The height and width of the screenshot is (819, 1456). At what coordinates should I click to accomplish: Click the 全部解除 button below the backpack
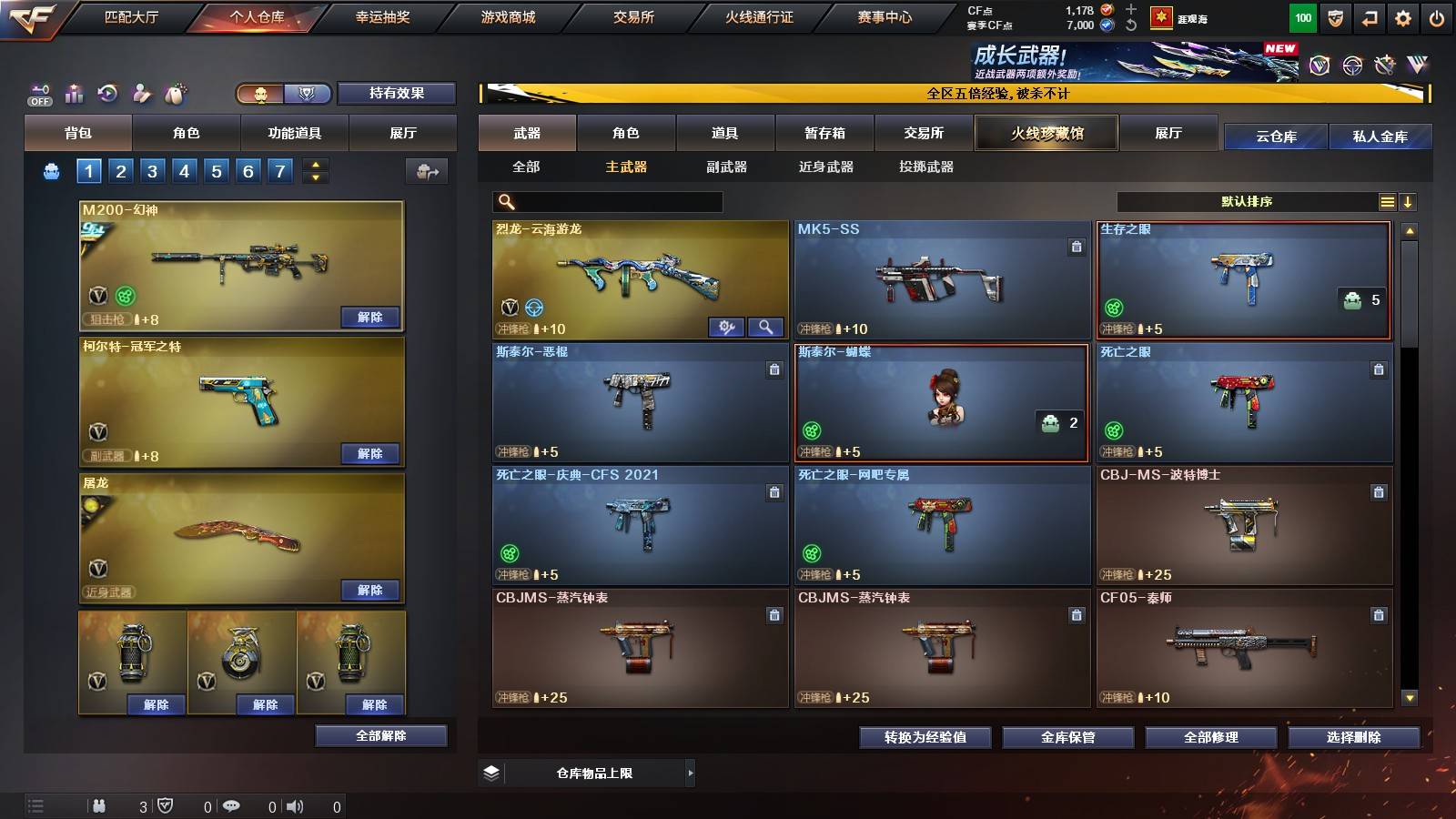point(381,735)
